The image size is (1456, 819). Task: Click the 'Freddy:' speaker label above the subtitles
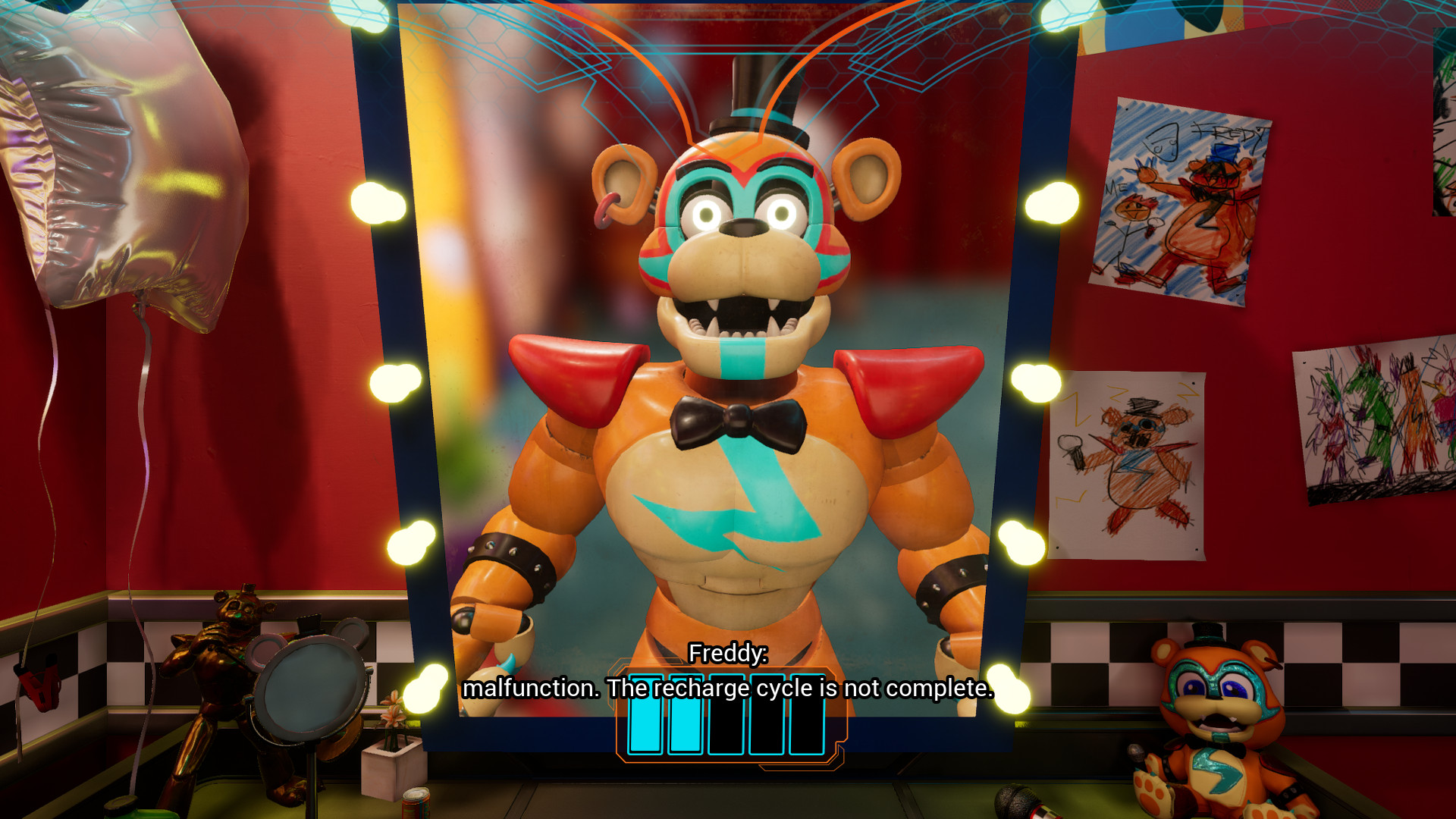[x=726, y=654]
